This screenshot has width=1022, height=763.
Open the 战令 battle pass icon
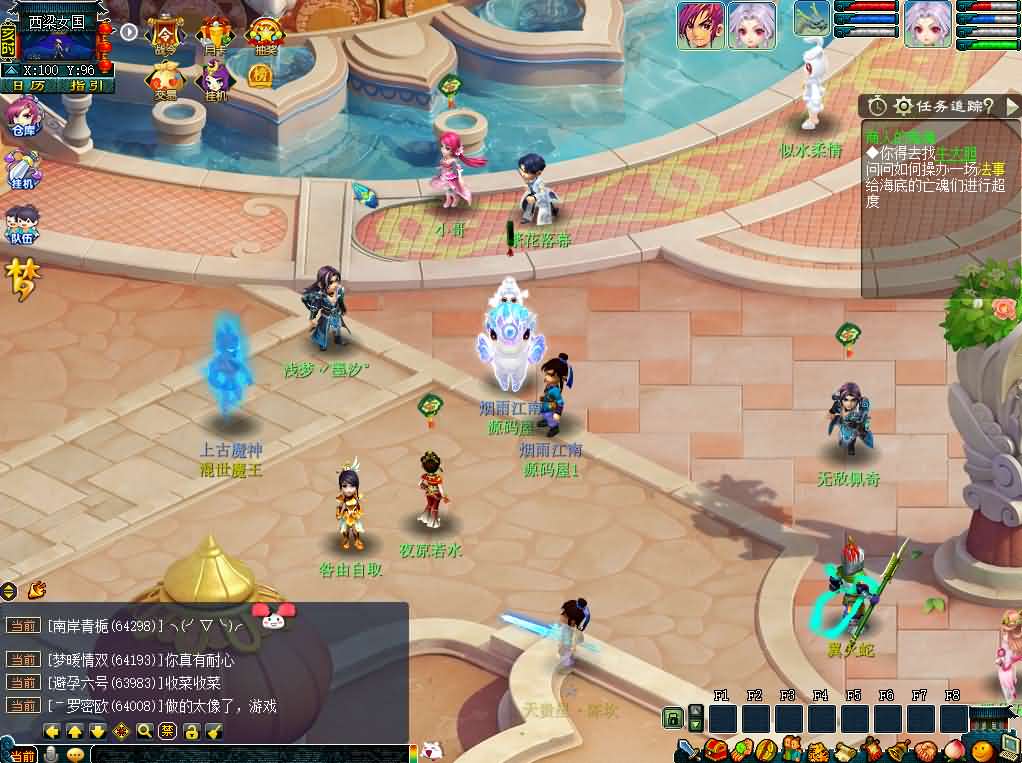[165, 36]
